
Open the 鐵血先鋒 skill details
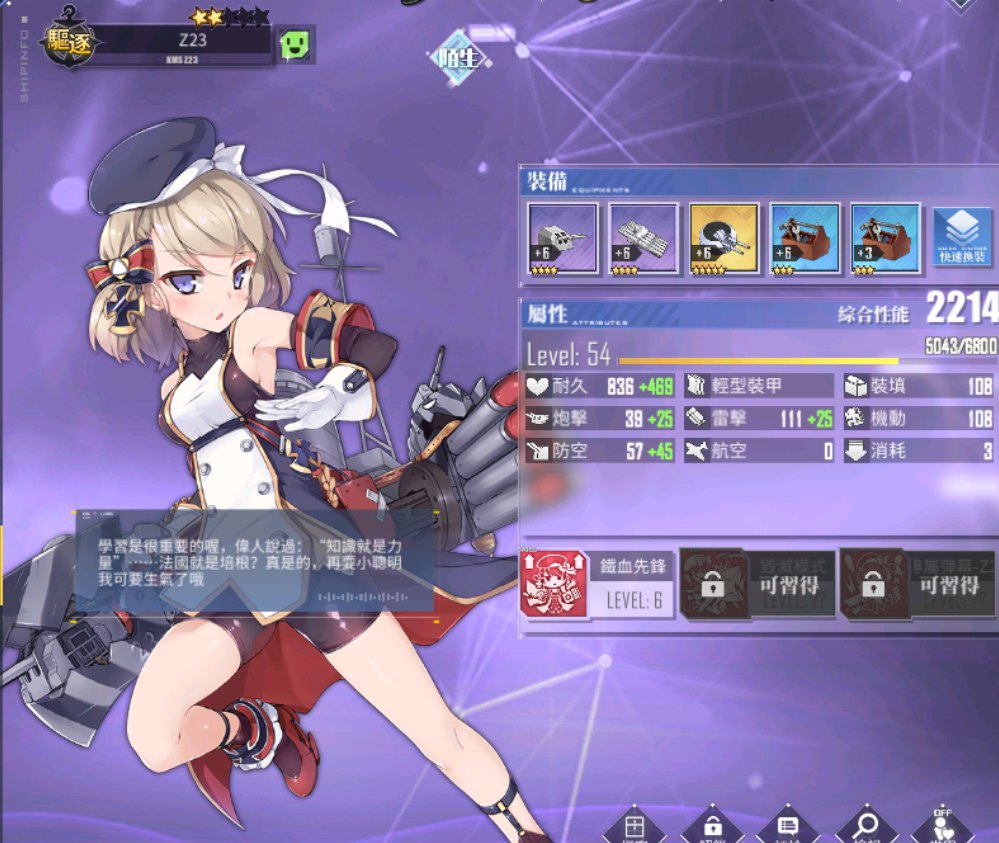click(x=597, y=584)
